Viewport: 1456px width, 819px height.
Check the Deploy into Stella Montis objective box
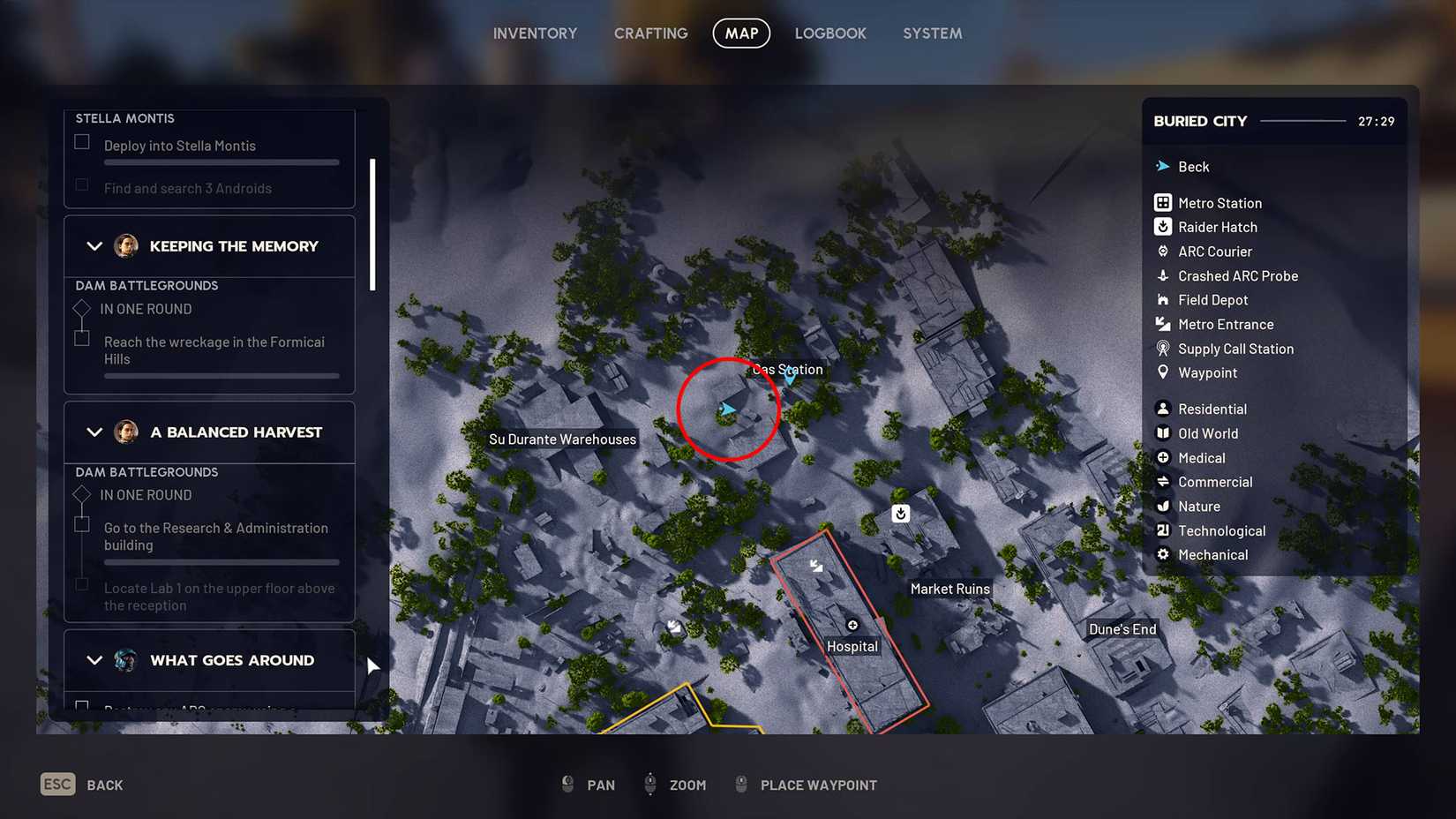point(81,141)
